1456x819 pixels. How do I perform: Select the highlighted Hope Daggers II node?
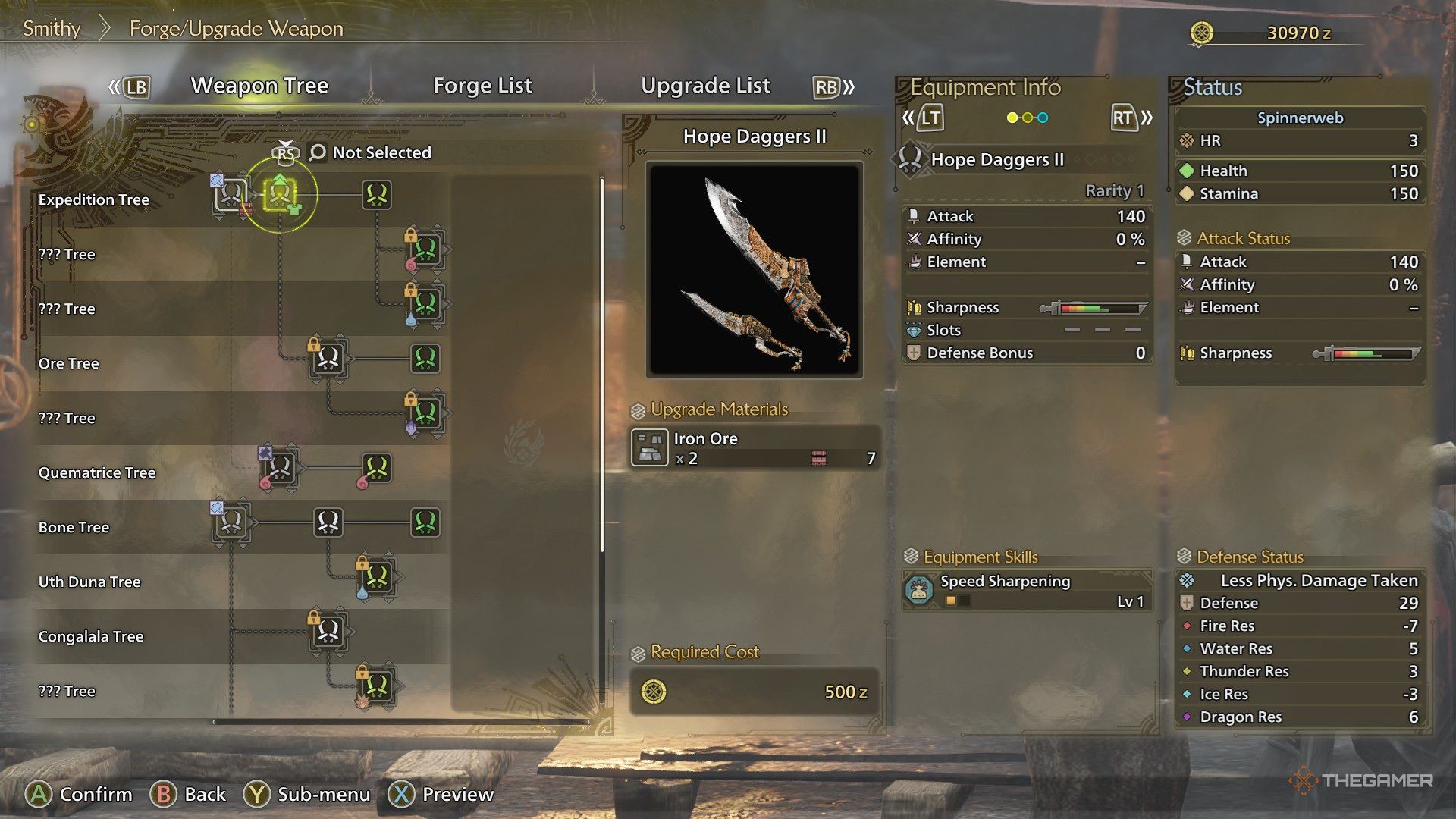click(x=279, y=195)
